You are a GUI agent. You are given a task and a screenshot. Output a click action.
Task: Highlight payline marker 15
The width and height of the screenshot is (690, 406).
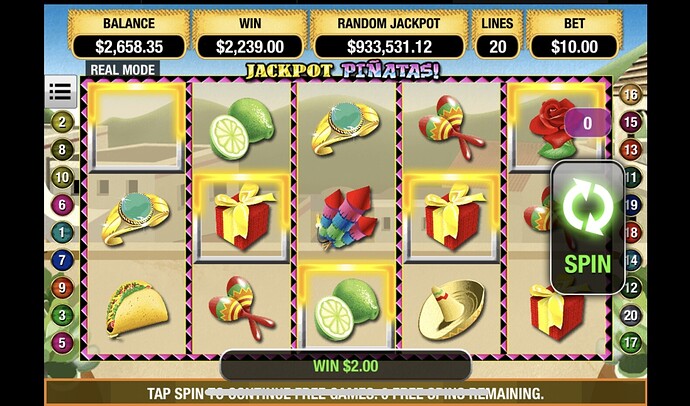(631, 122)
